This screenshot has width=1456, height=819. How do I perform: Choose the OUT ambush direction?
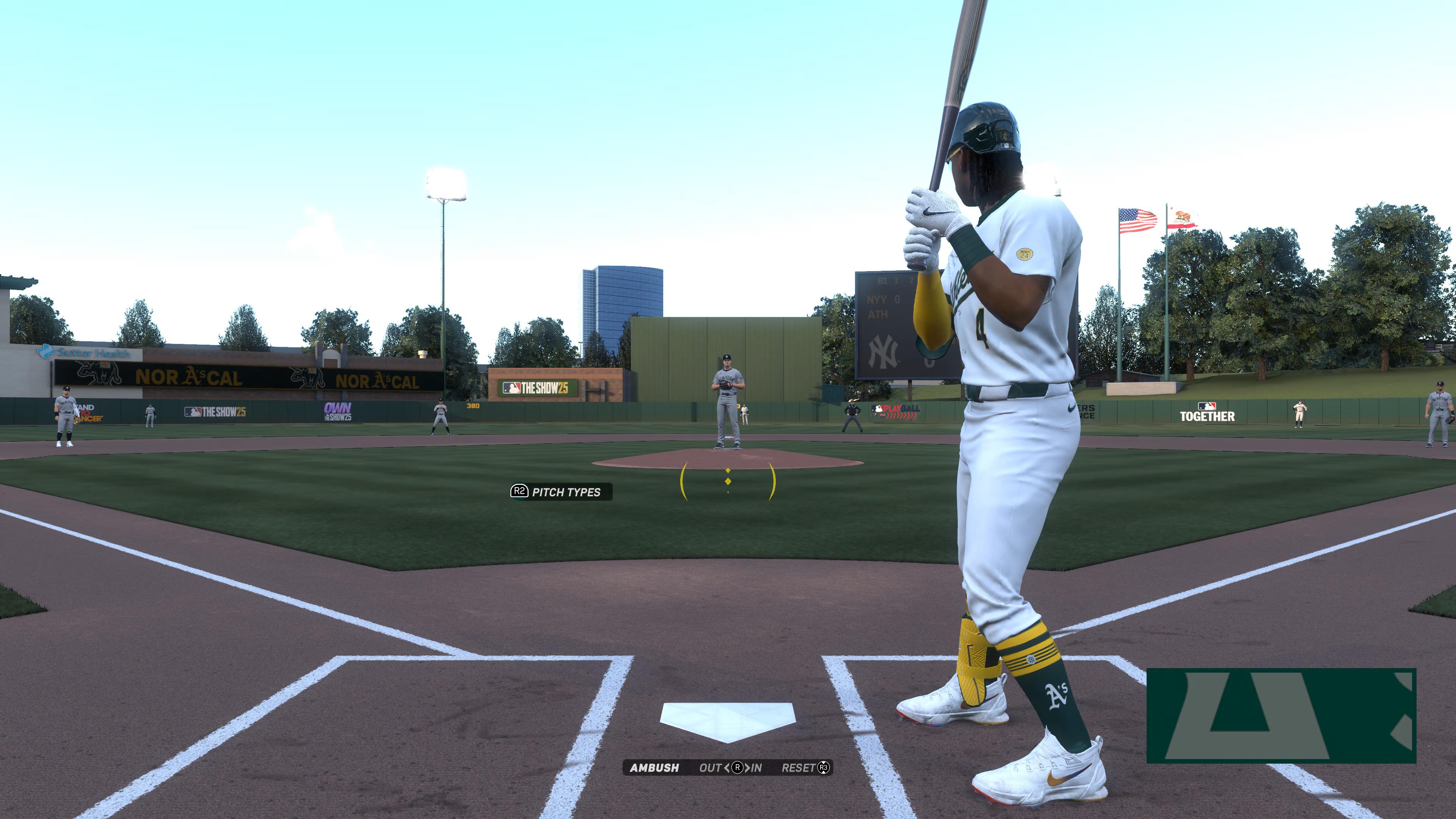click(x=711, y=767)
